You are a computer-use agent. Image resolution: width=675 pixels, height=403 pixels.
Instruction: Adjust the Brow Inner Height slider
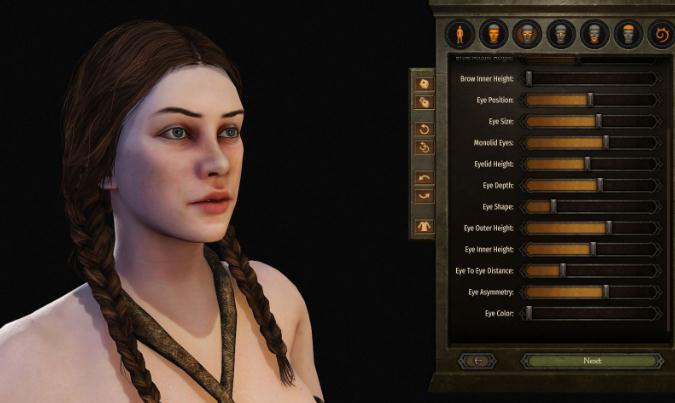[529, 78]
